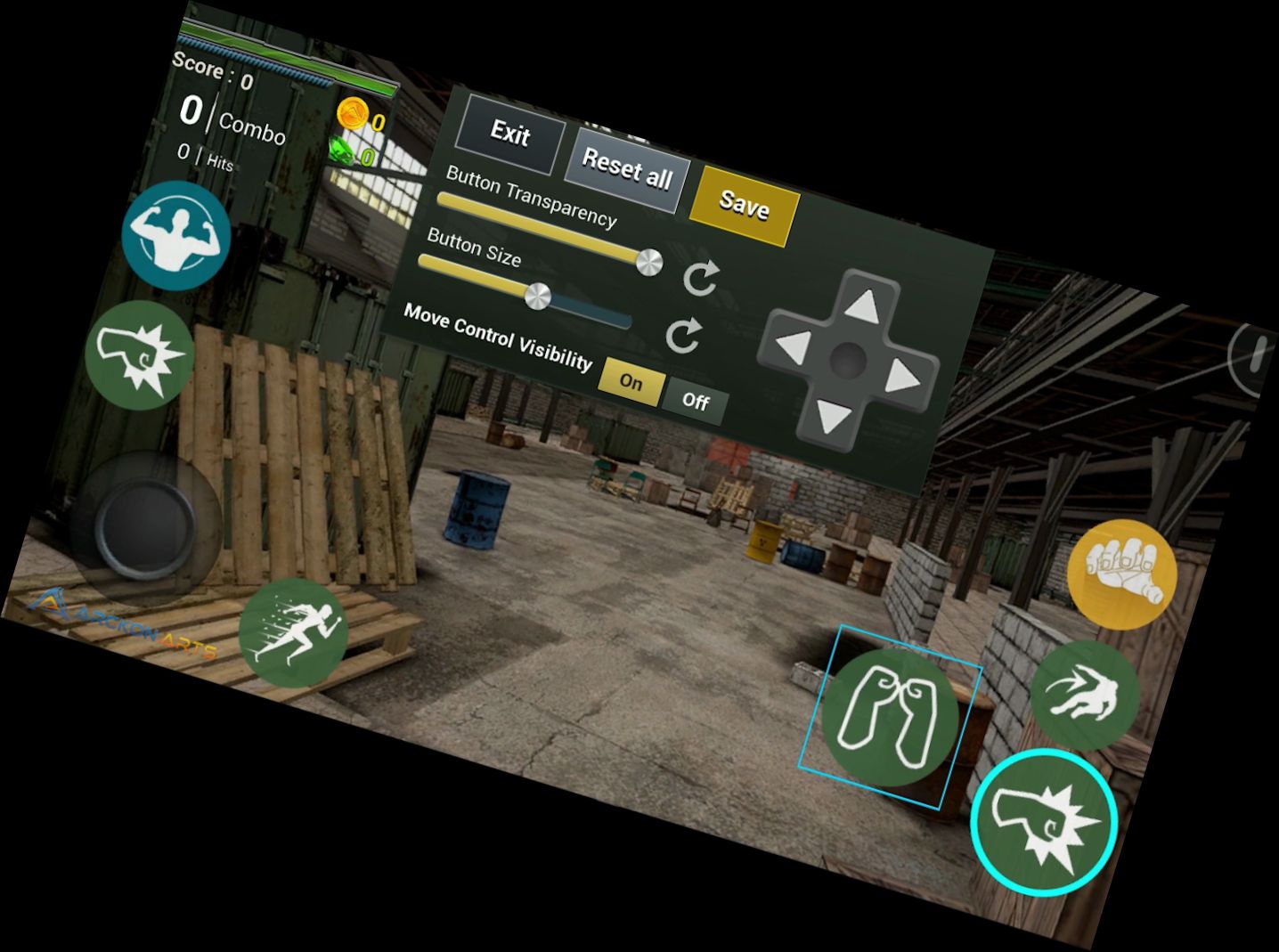This screenshot has height=952, width=1279.
Task: Select the boxing gloves block button
Action: (889, 716)
